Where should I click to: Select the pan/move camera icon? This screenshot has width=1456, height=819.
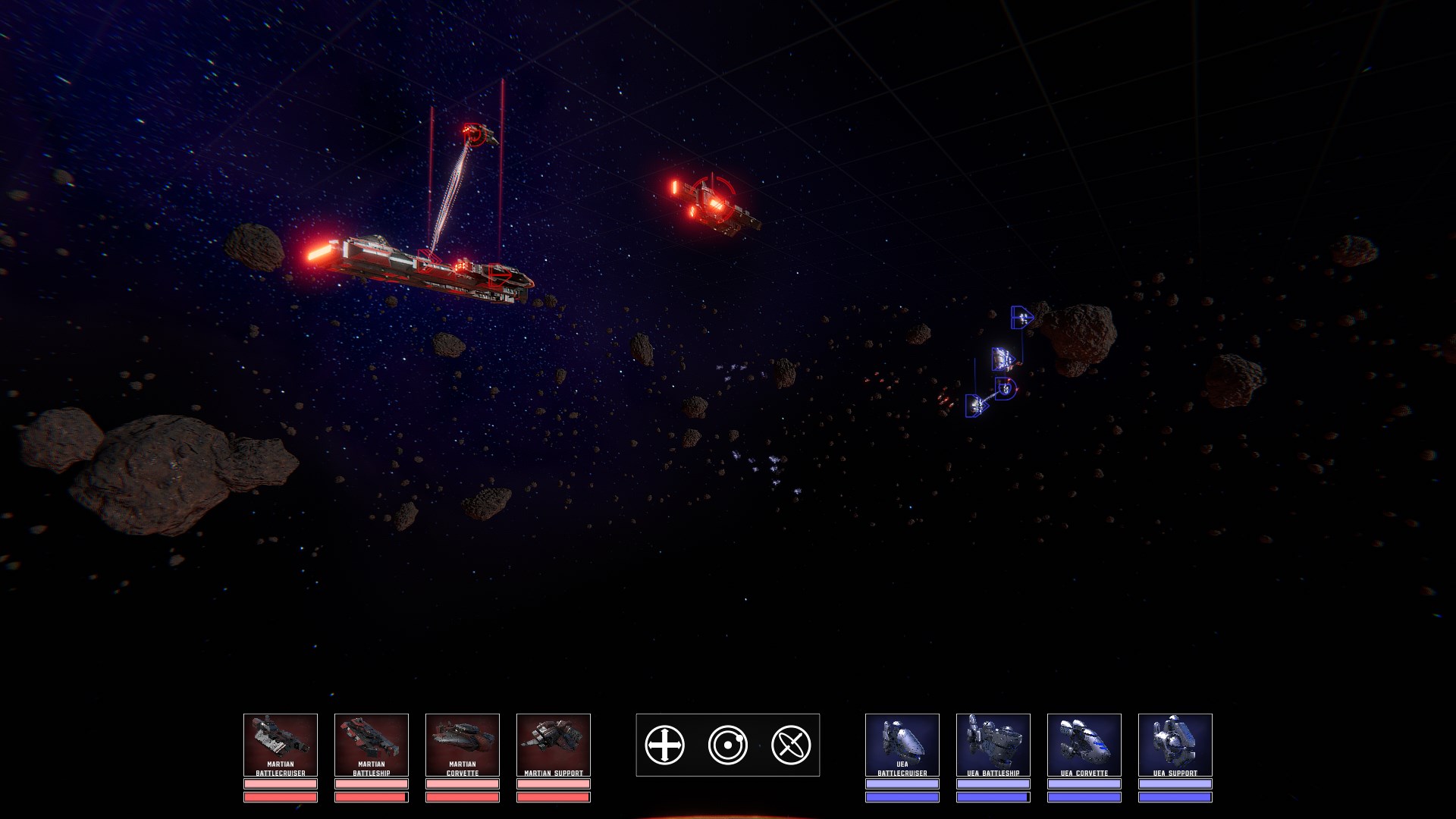pyautogui.click(x=665, y=745)
